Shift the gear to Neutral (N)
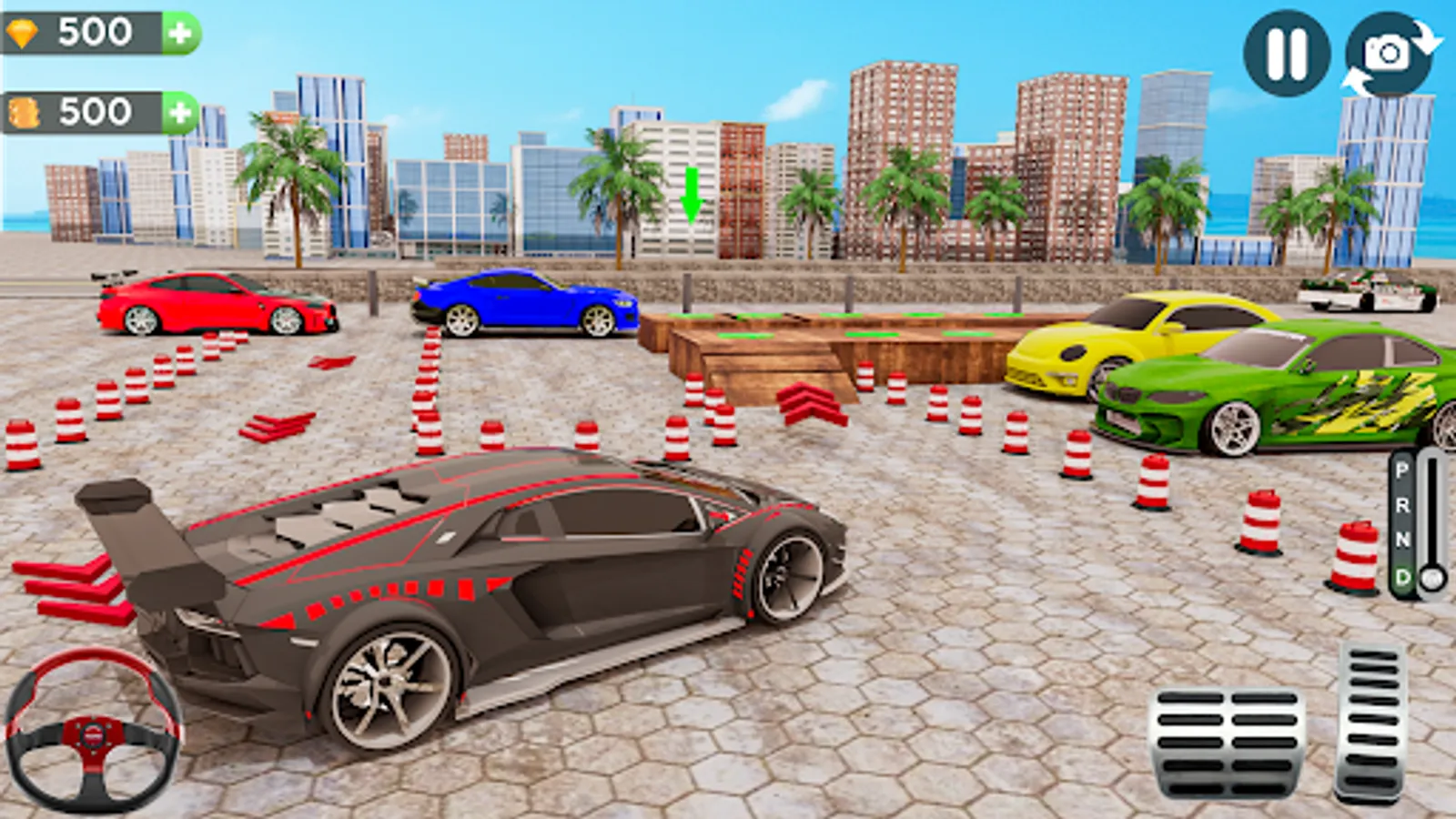This screenshot has width=1456, height=819. pos(1402,539)
